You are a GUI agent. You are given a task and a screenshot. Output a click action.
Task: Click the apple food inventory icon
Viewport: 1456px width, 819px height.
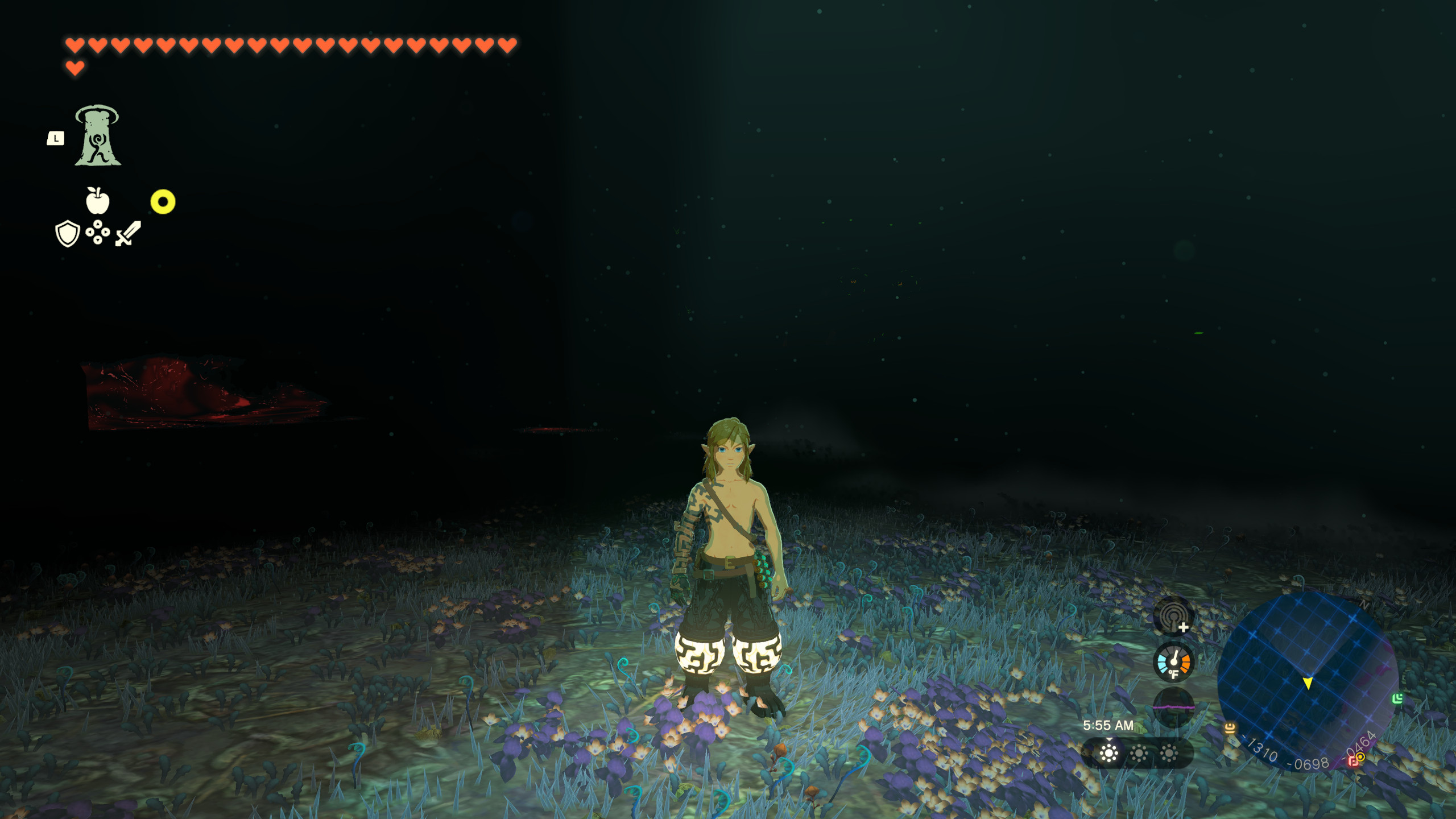click(98, 202)
